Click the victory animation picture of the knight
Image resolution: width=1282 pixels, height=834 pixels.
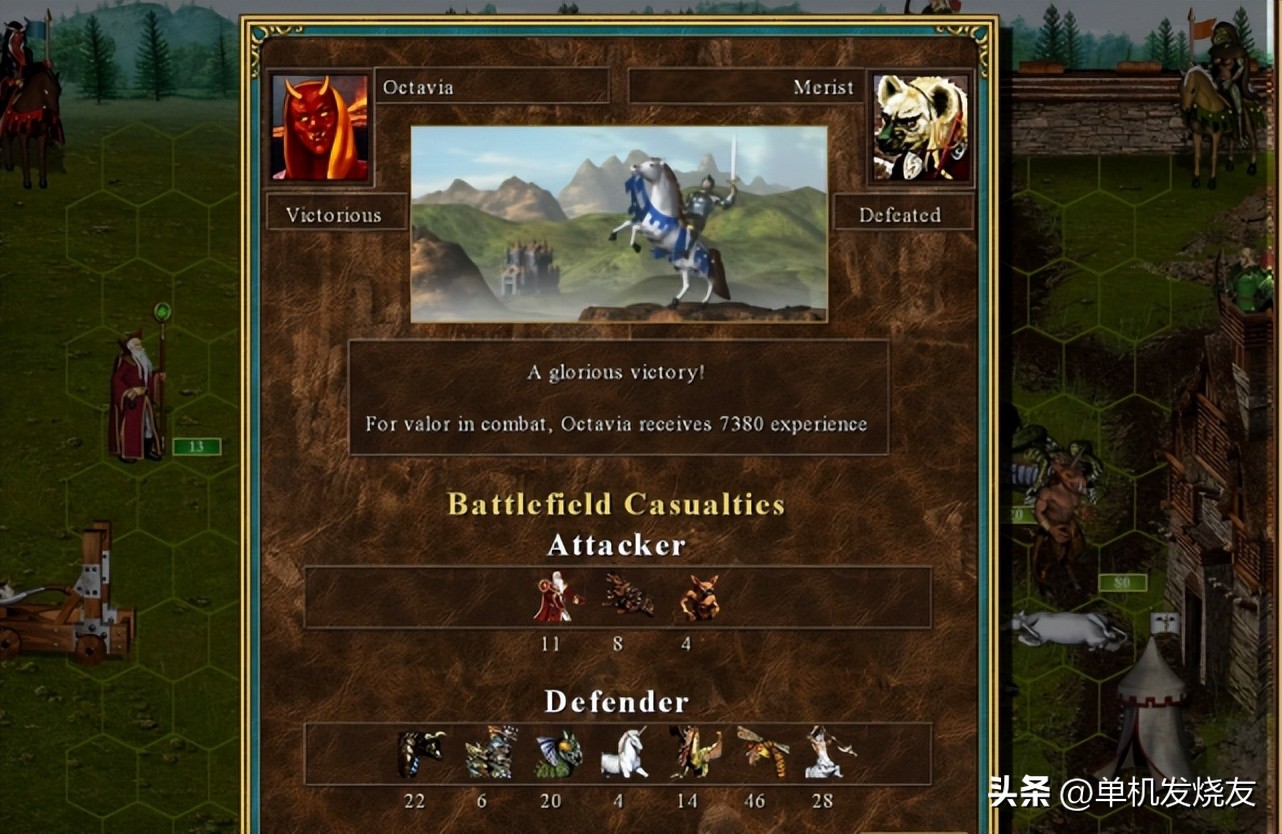(617, 222)
